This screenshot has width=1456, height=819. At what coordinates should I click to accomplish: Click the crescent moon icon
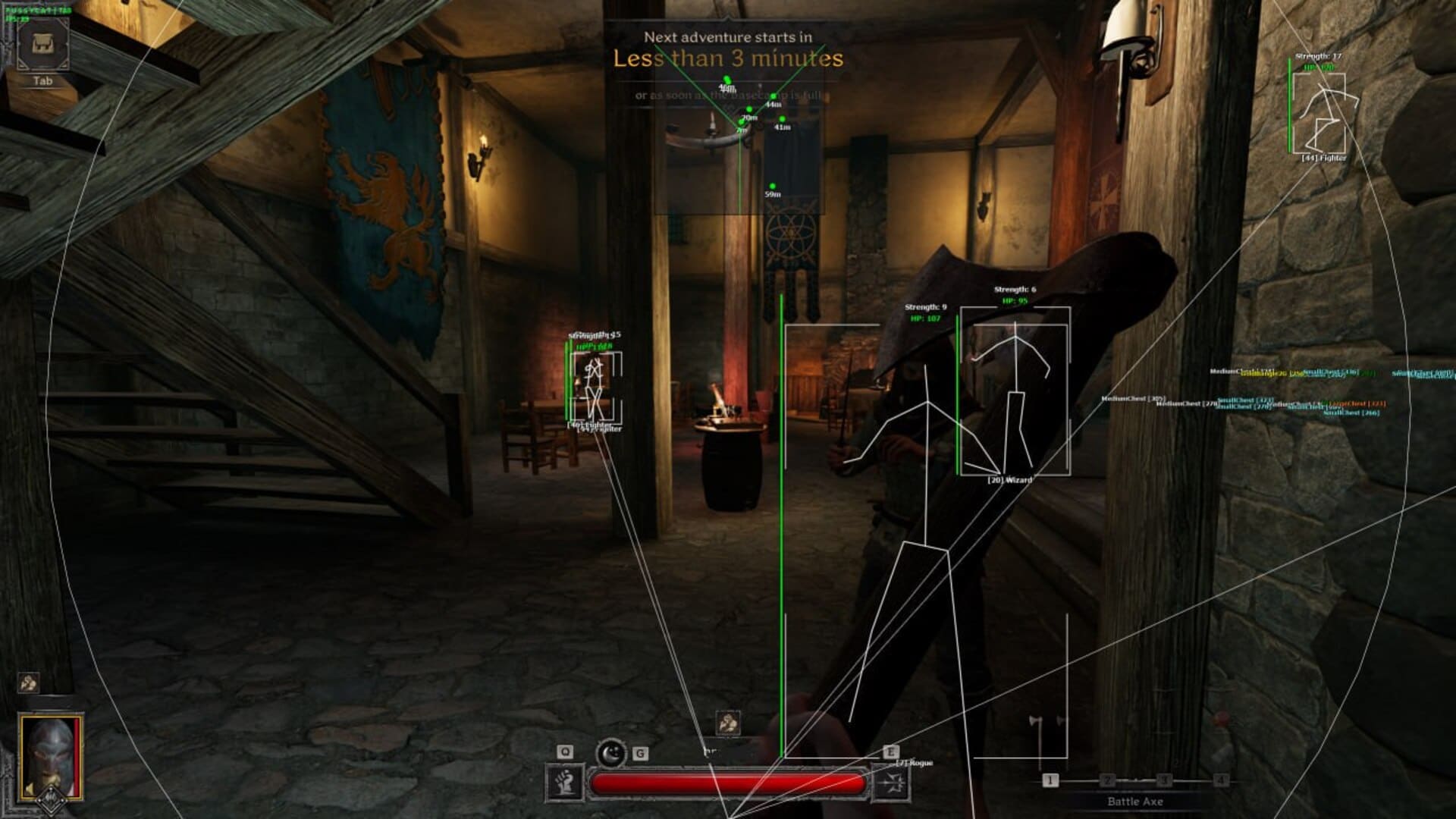pos(610,753)
